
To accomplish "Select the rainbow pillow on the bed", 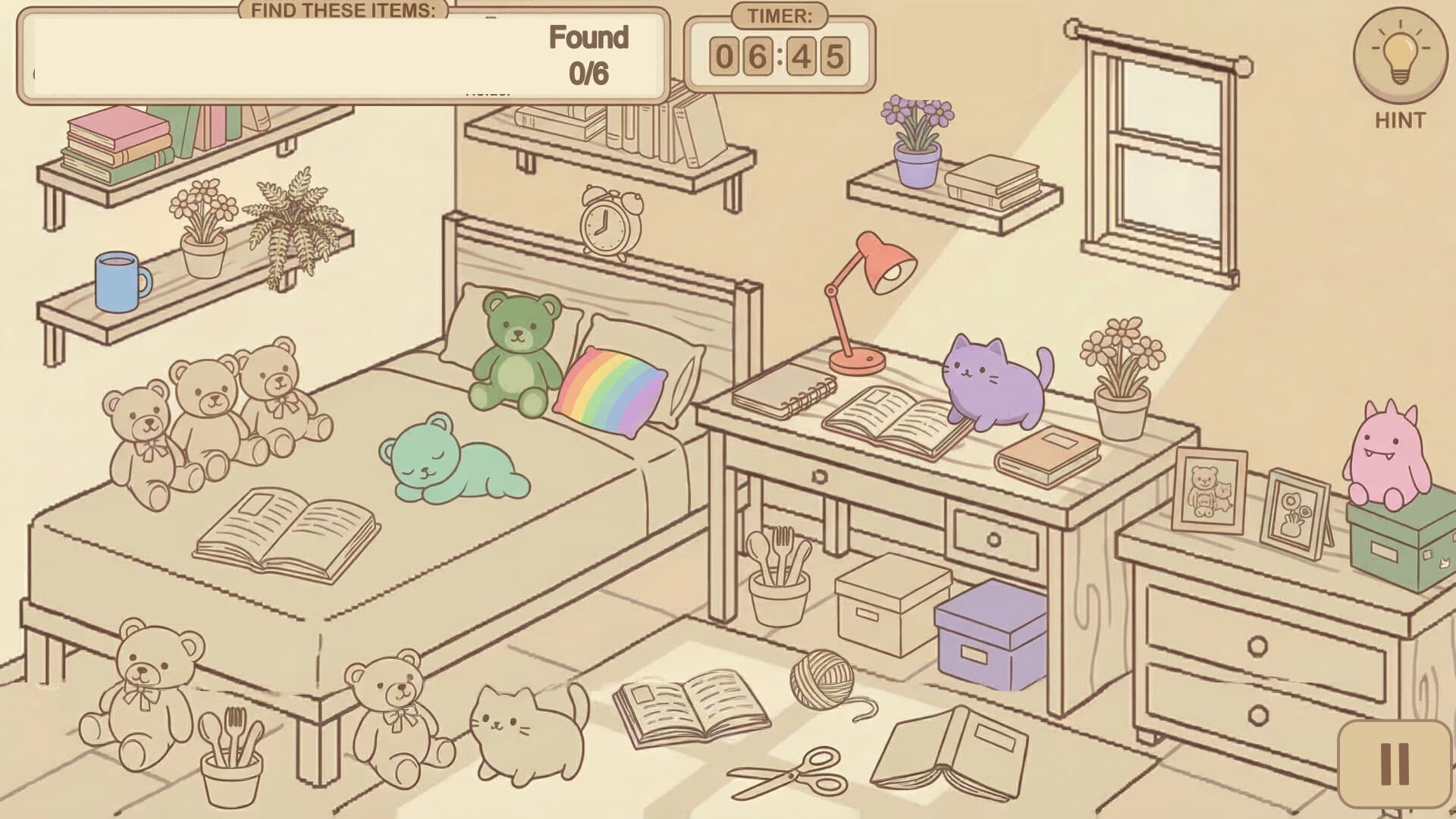I will tap(610, 387).
